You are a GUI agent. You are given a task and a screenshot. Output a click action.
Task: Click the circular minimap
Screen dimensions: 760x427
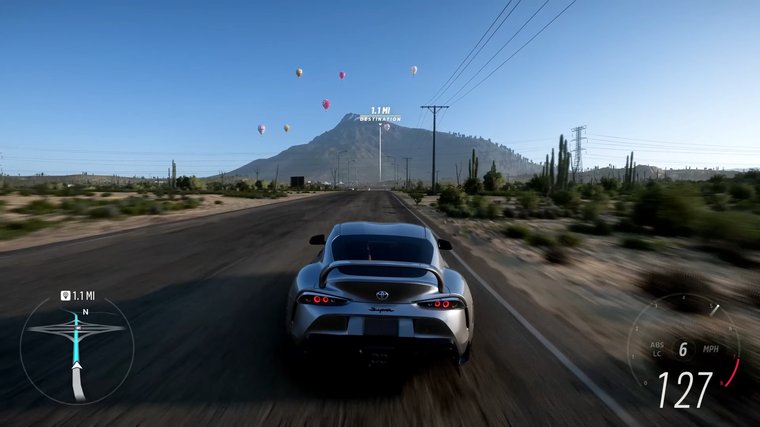click(76, 349)
